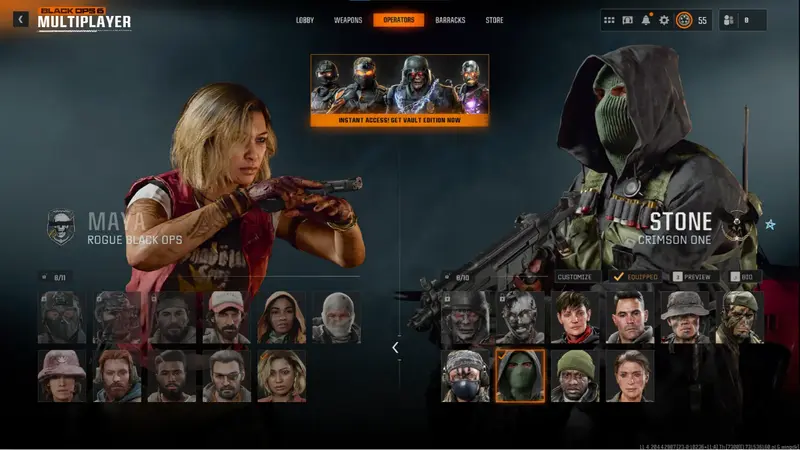Image resolution: width=800 pixels, height=450 pixels.
Task: Pick the operator with the red cap
Action: coord(227,317)
